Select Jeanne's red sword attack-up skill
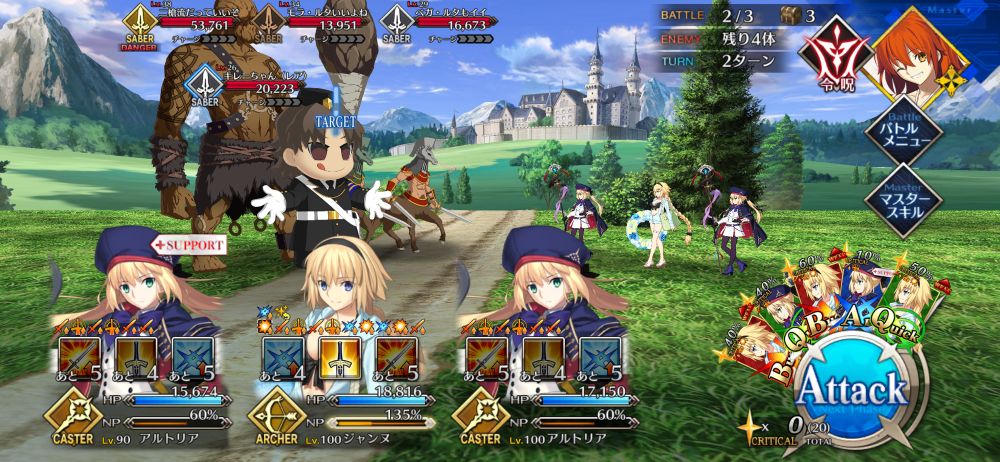 click(x=397, y=358)
